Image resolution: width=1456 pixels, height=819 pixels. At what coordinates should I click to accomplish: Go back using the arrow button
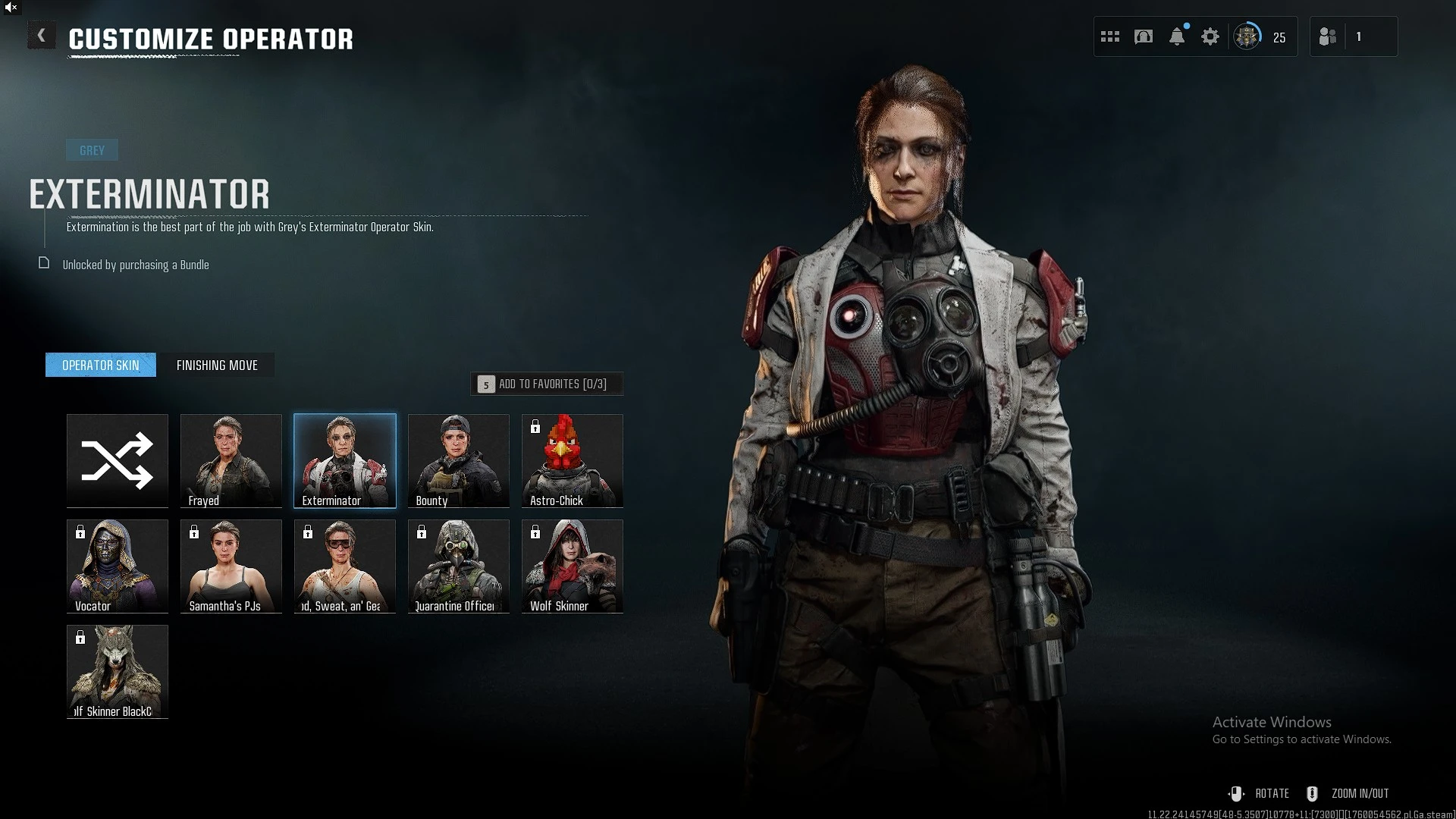tap(41, 36)
